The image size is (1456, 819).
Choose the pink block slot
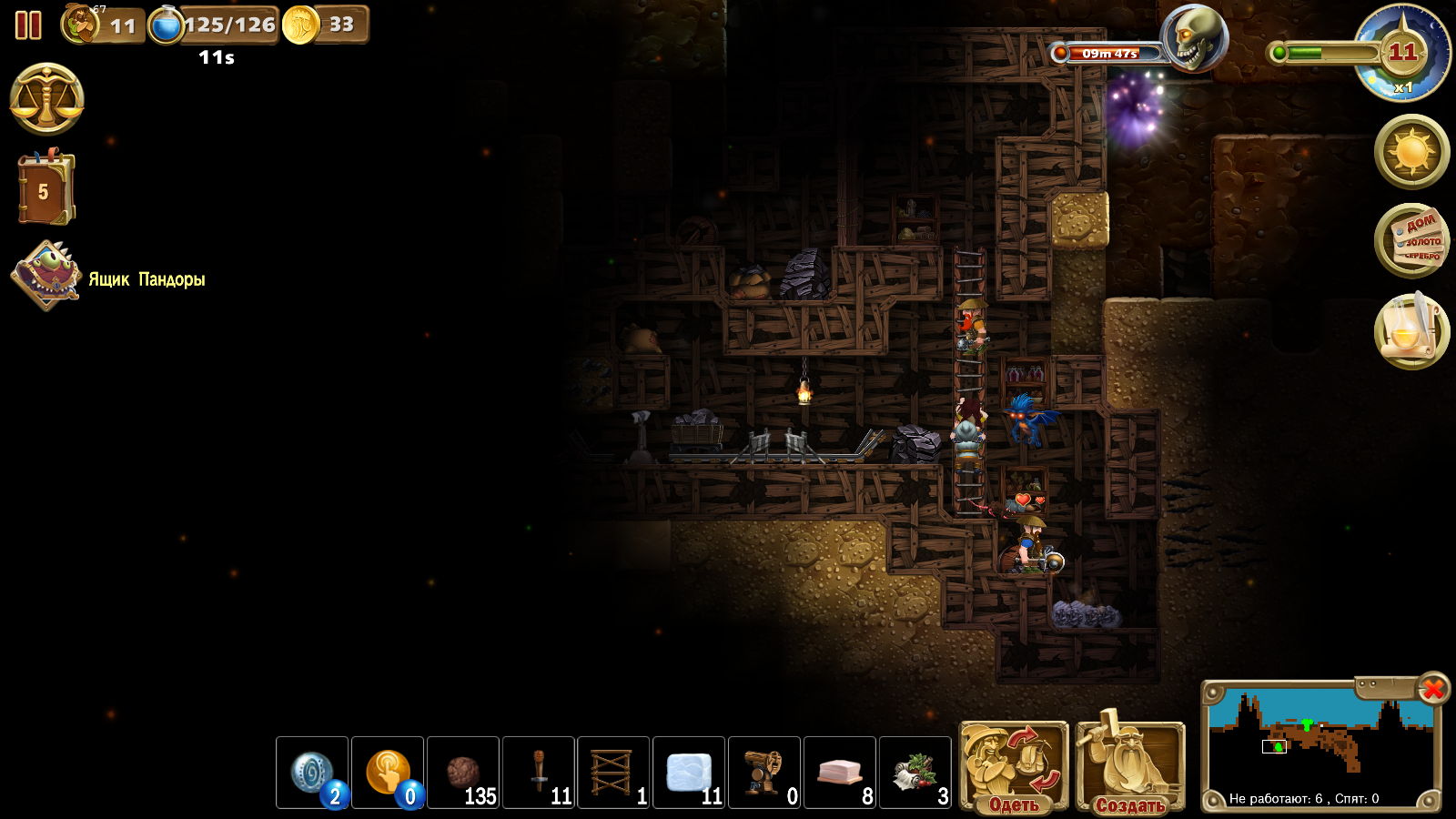pyautogui.click(x=841, y=773)
